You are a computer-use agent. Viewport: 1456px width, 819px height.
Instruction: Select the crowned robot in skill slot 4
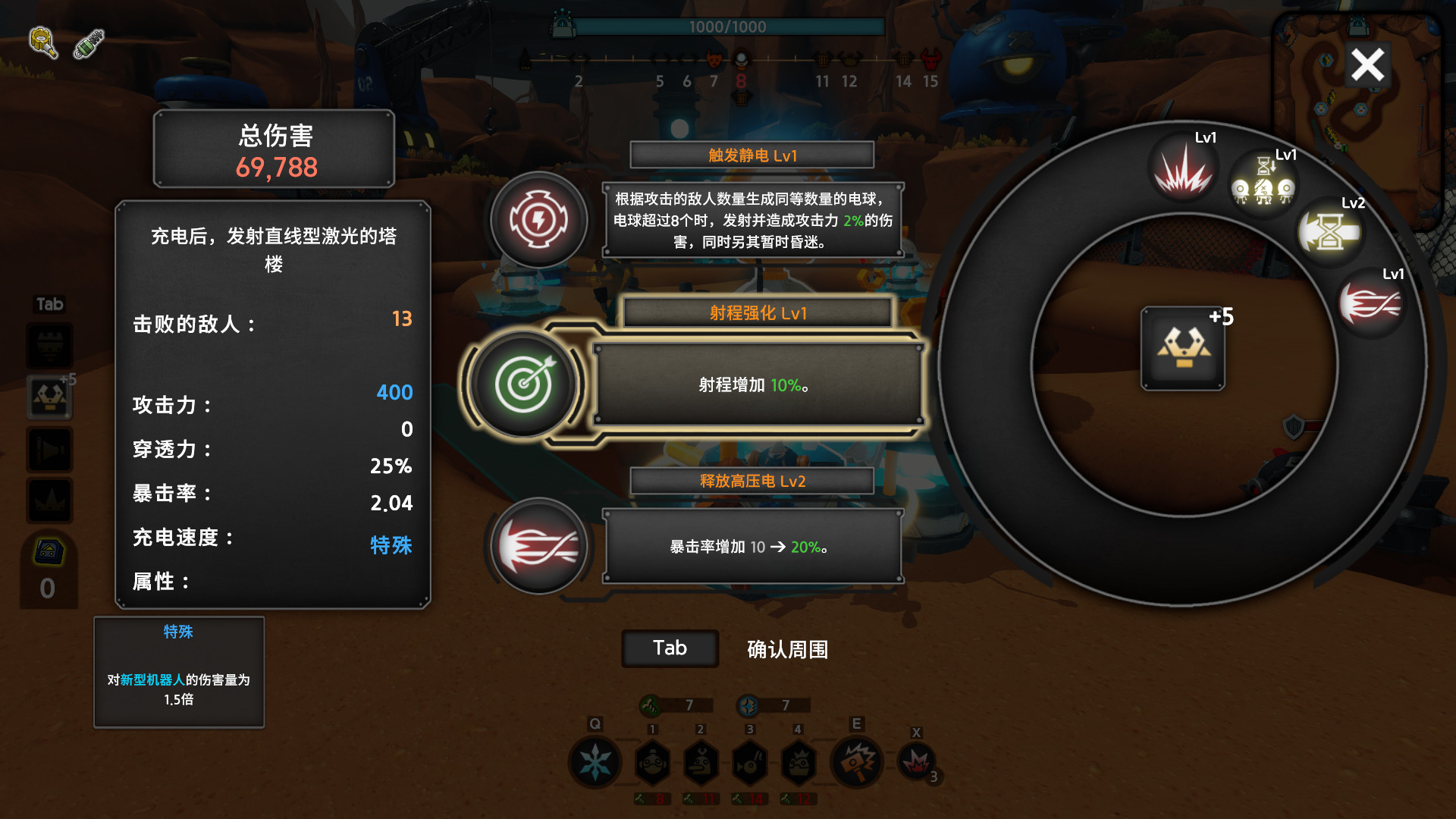(798, 762)
